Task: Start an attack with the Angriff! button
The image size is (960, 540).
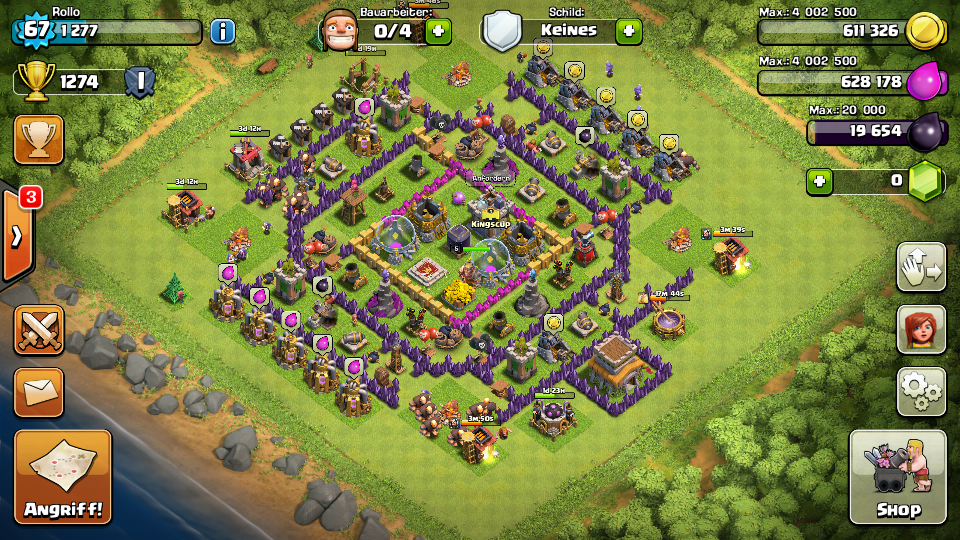Action: pos(62,477)
